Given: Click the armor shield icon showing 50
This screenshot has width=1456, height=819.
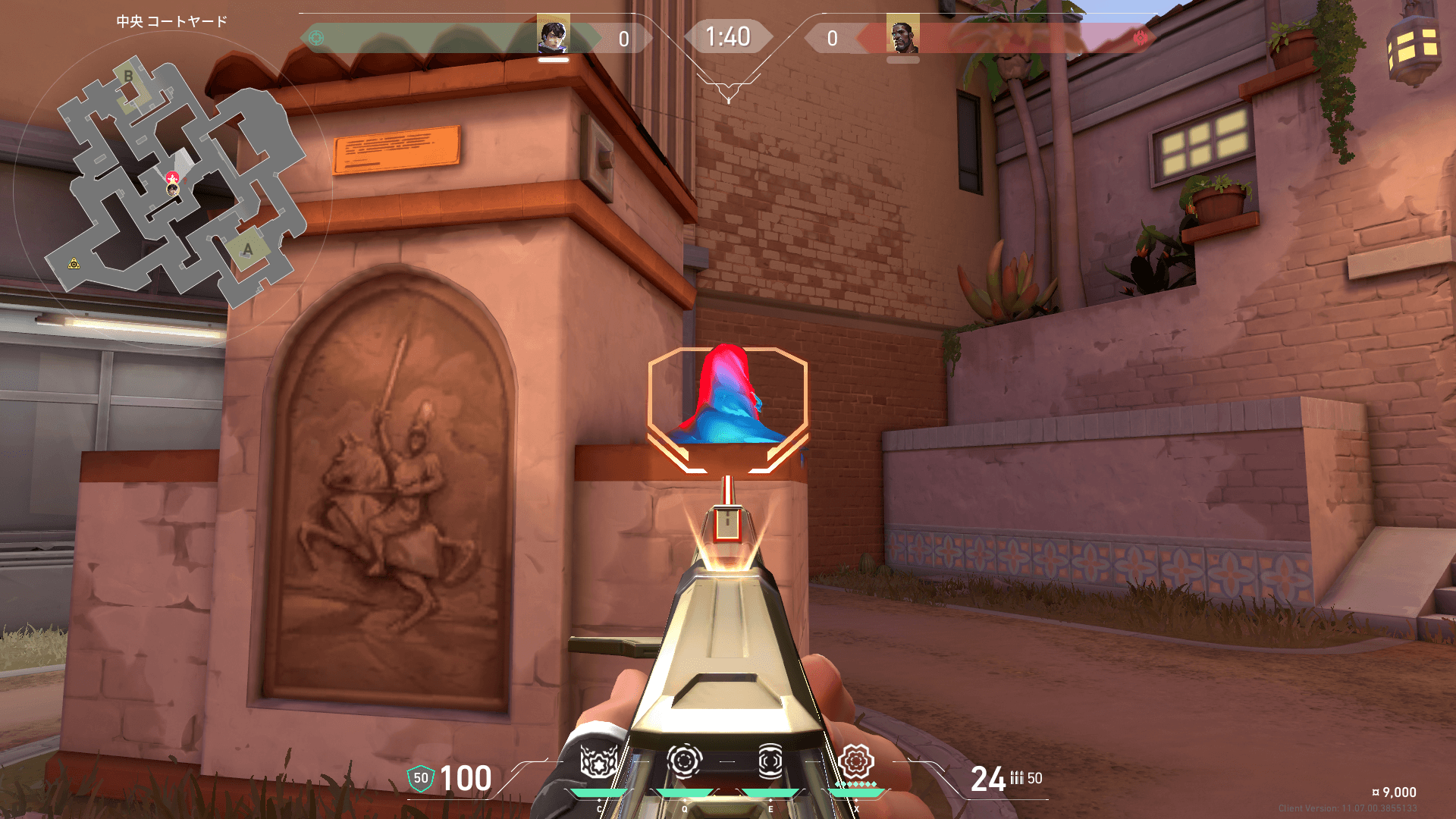Looking at the screenshot, I should pos(421,778).
